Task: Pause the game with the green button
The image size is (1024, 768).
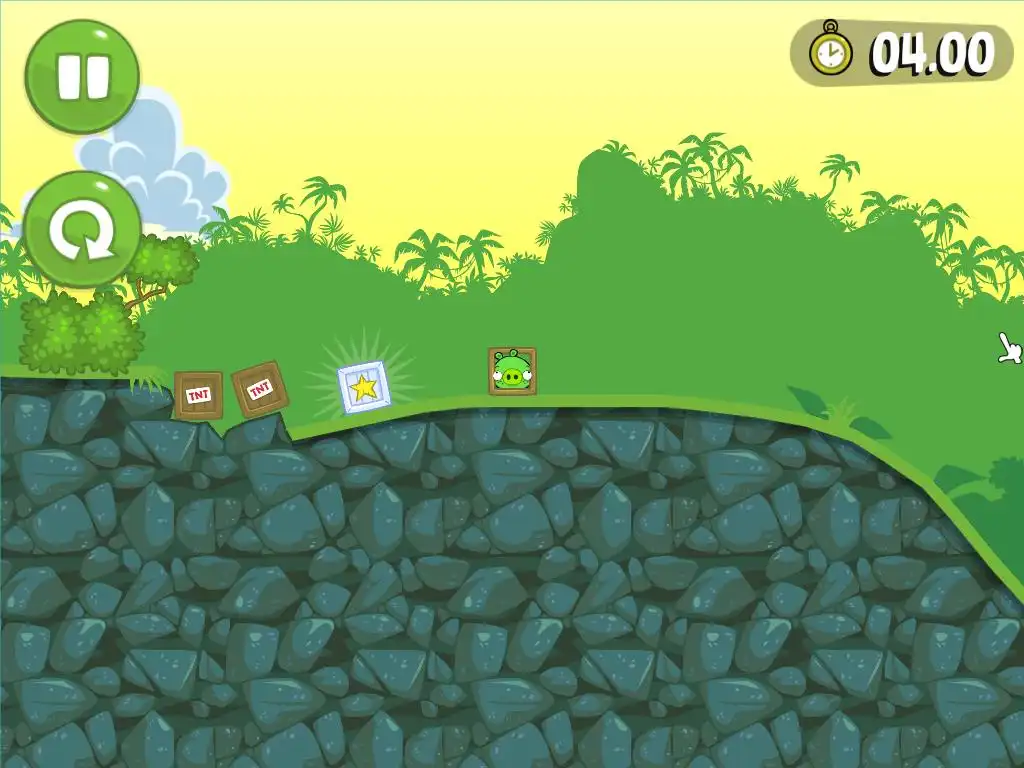Action: click(x=82, y=76)
